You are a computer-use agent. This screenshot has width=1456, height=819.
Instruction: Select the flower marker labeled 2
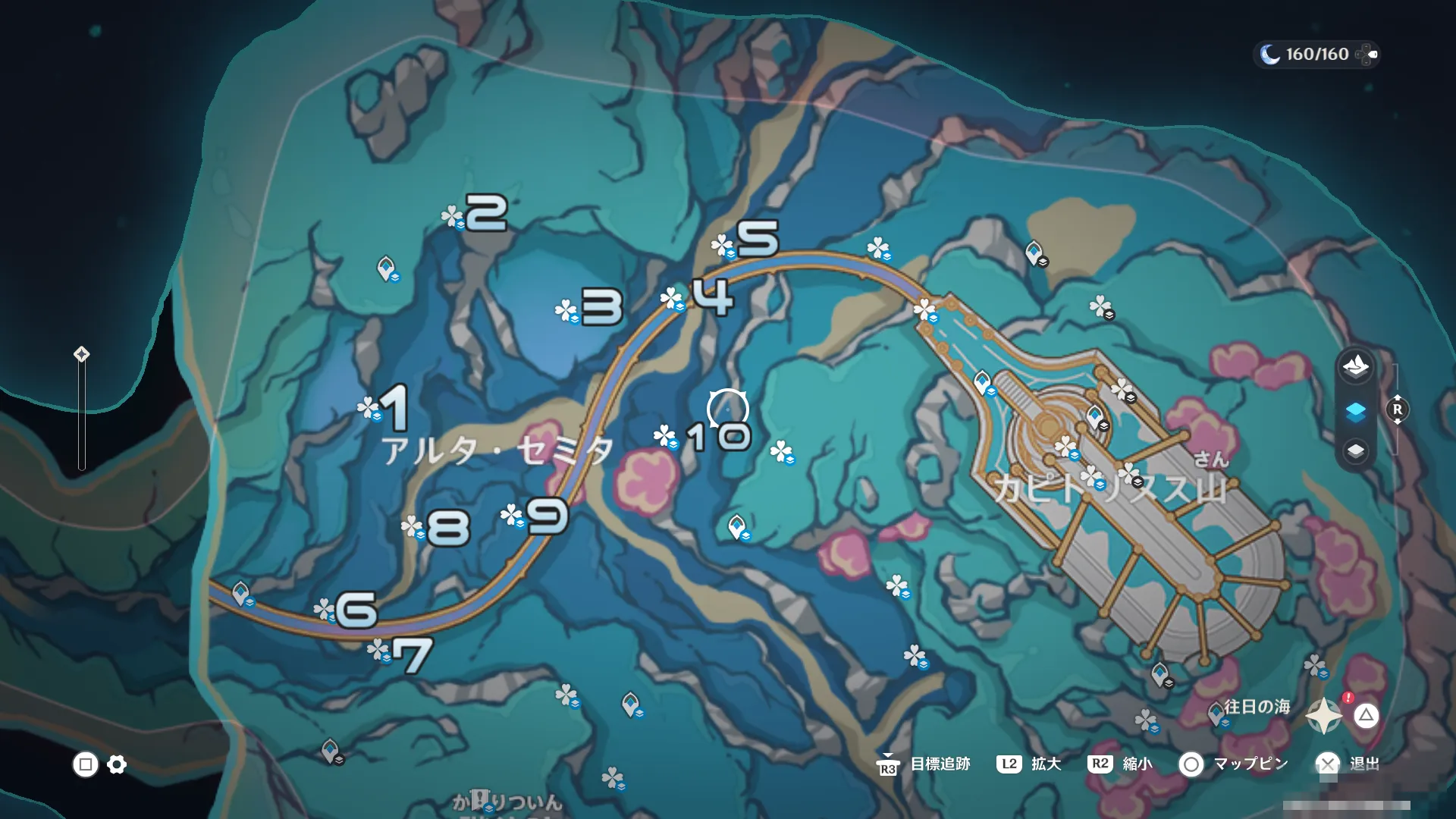coord(453,217)
